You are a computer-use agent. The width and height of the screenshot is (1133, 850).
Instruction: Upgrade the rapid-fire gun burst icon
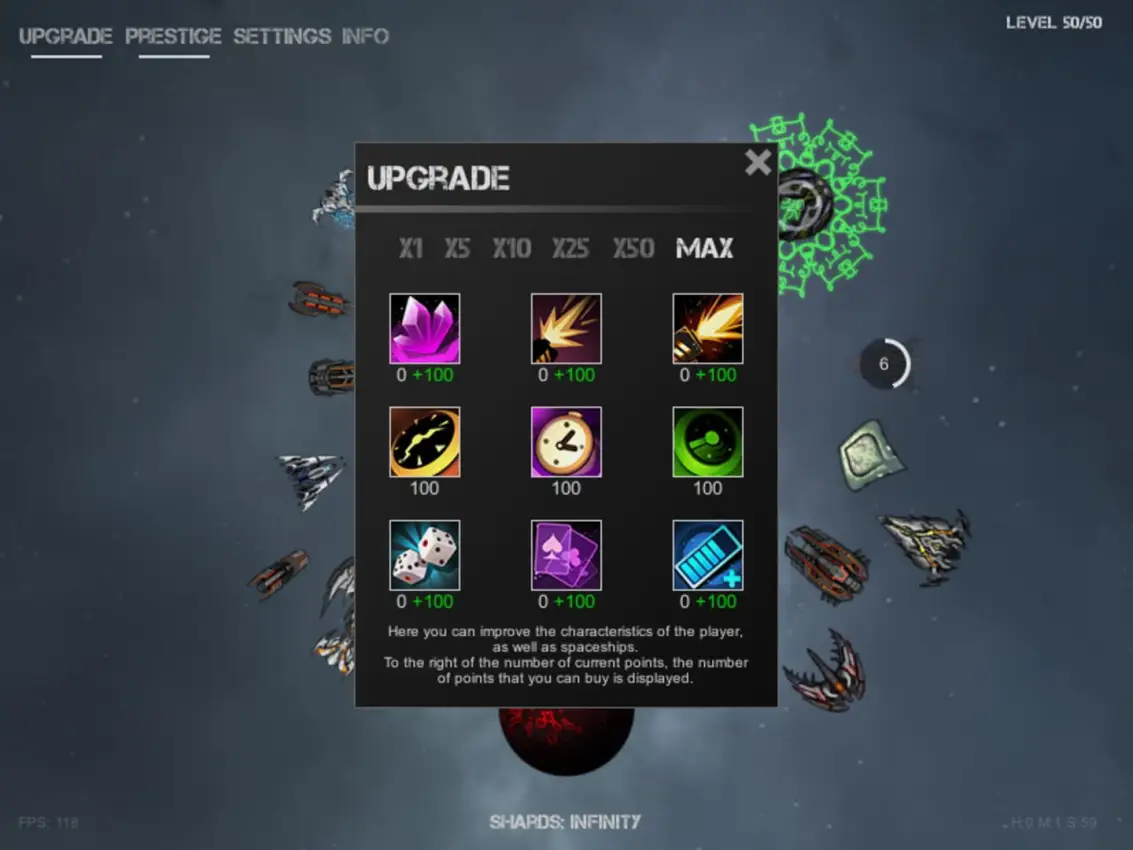click(708, 328)
